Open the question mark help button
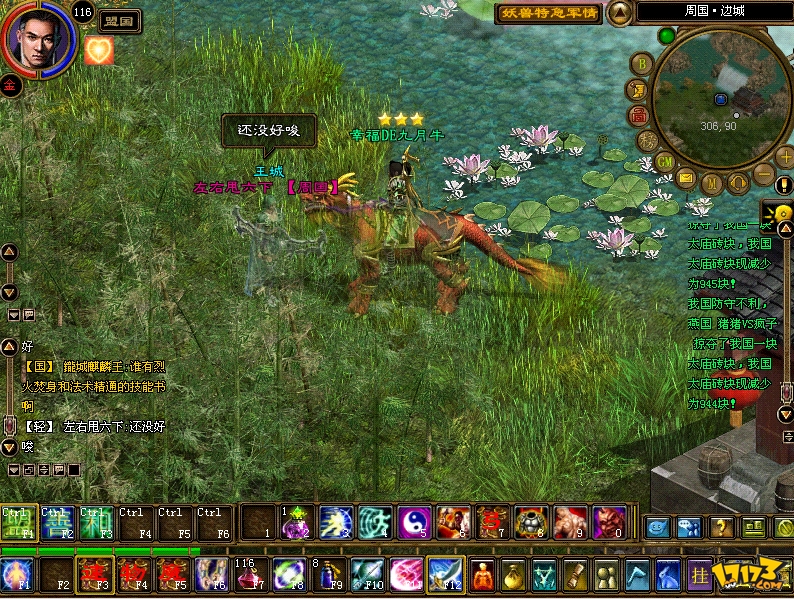 click(x=721, y=526)
